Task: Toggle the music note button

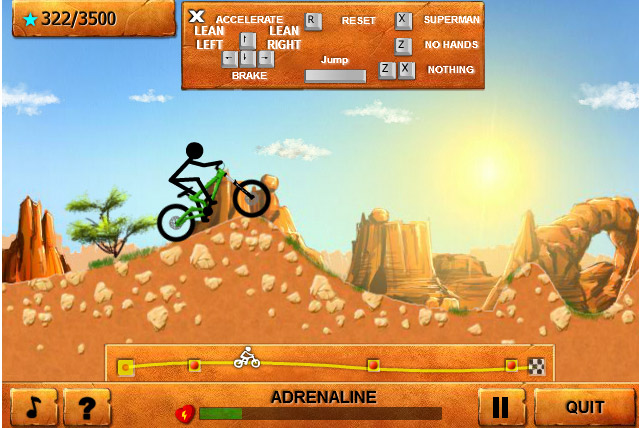Action: coord(34,407)
